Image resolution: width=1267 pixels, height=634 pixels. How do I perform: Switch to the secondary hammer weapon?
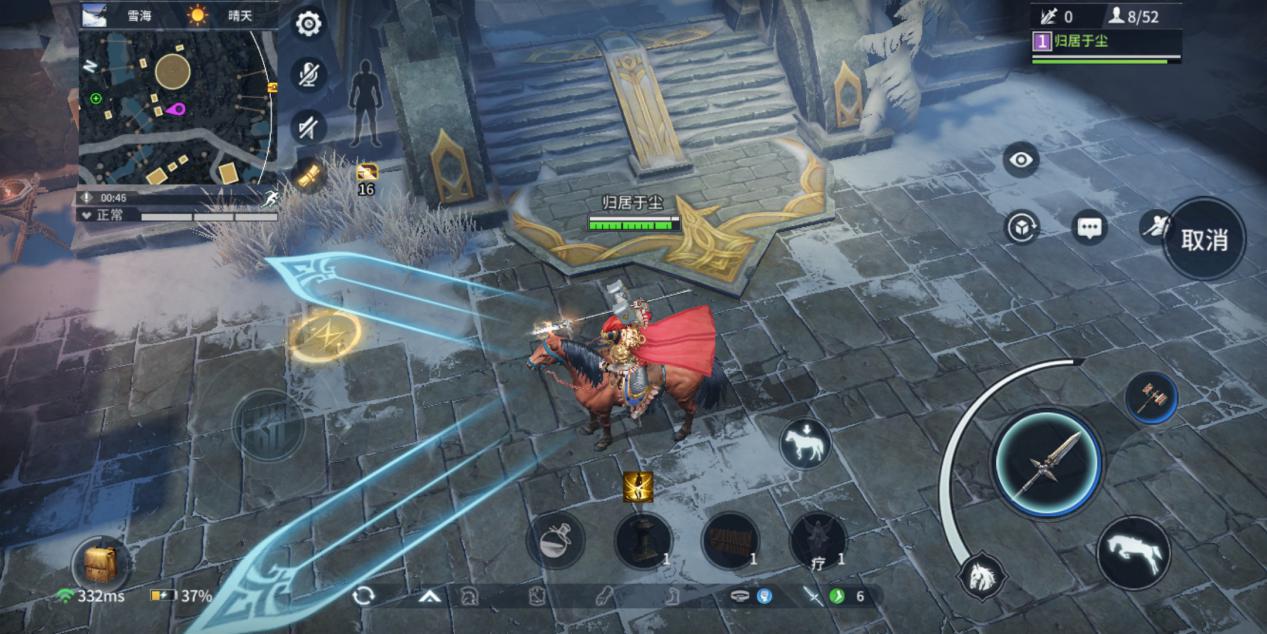tap(1150, 397)
